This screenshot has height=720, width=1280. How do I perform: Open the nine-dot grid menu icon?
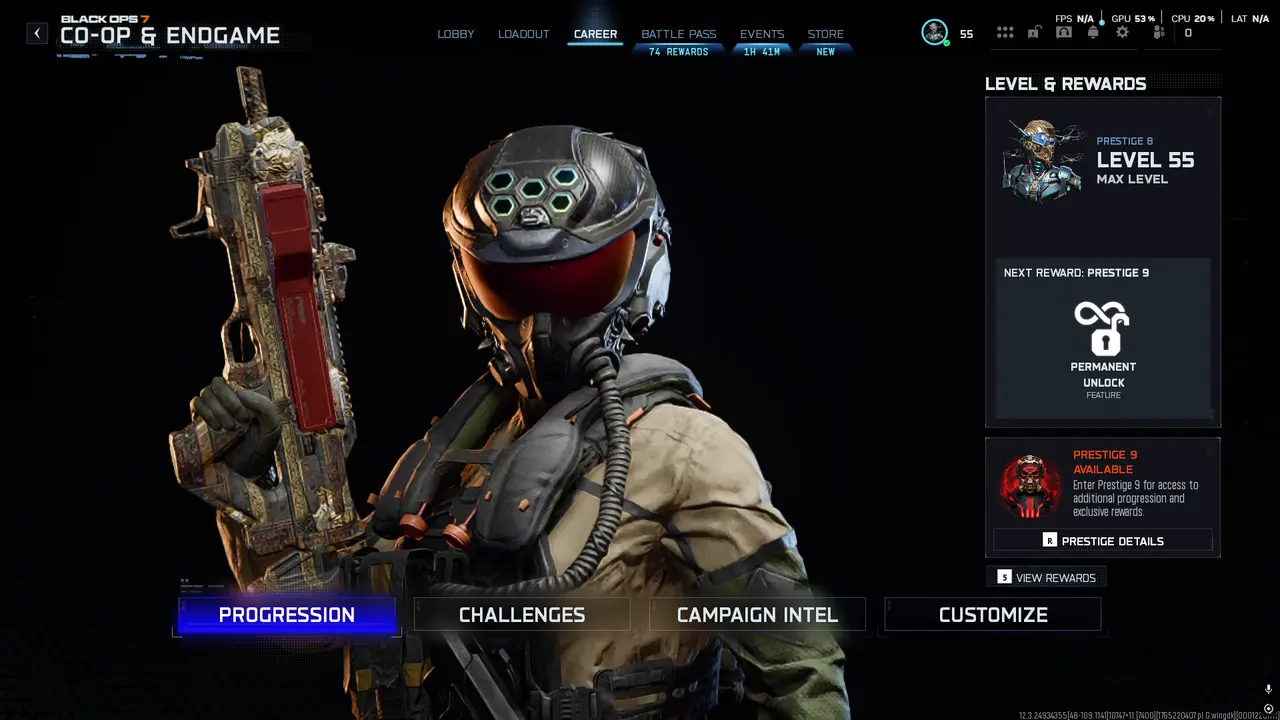(1005, 33)
